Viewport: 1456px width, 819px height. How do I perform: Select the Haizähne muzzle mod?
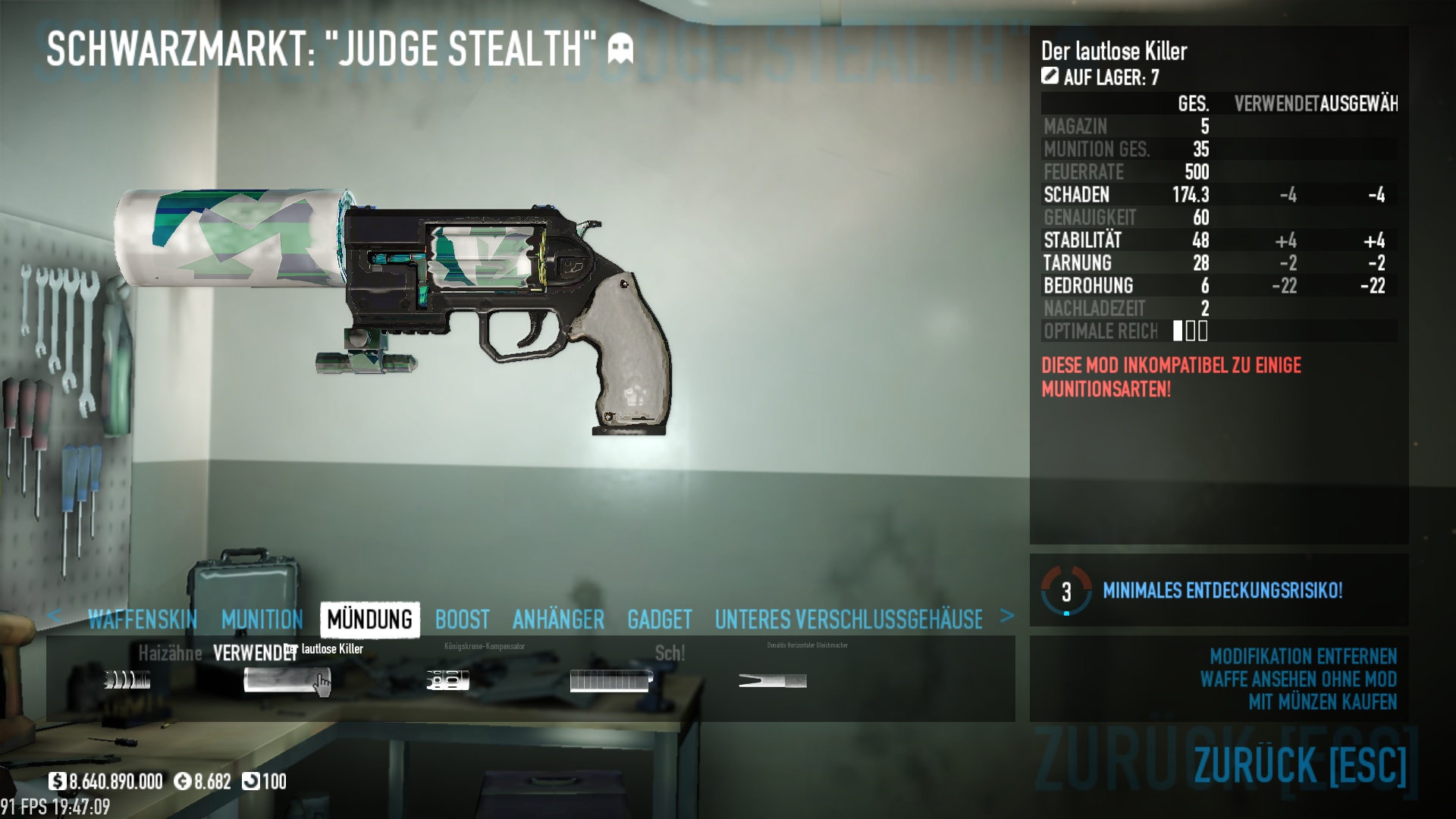(x=127, y=679)
